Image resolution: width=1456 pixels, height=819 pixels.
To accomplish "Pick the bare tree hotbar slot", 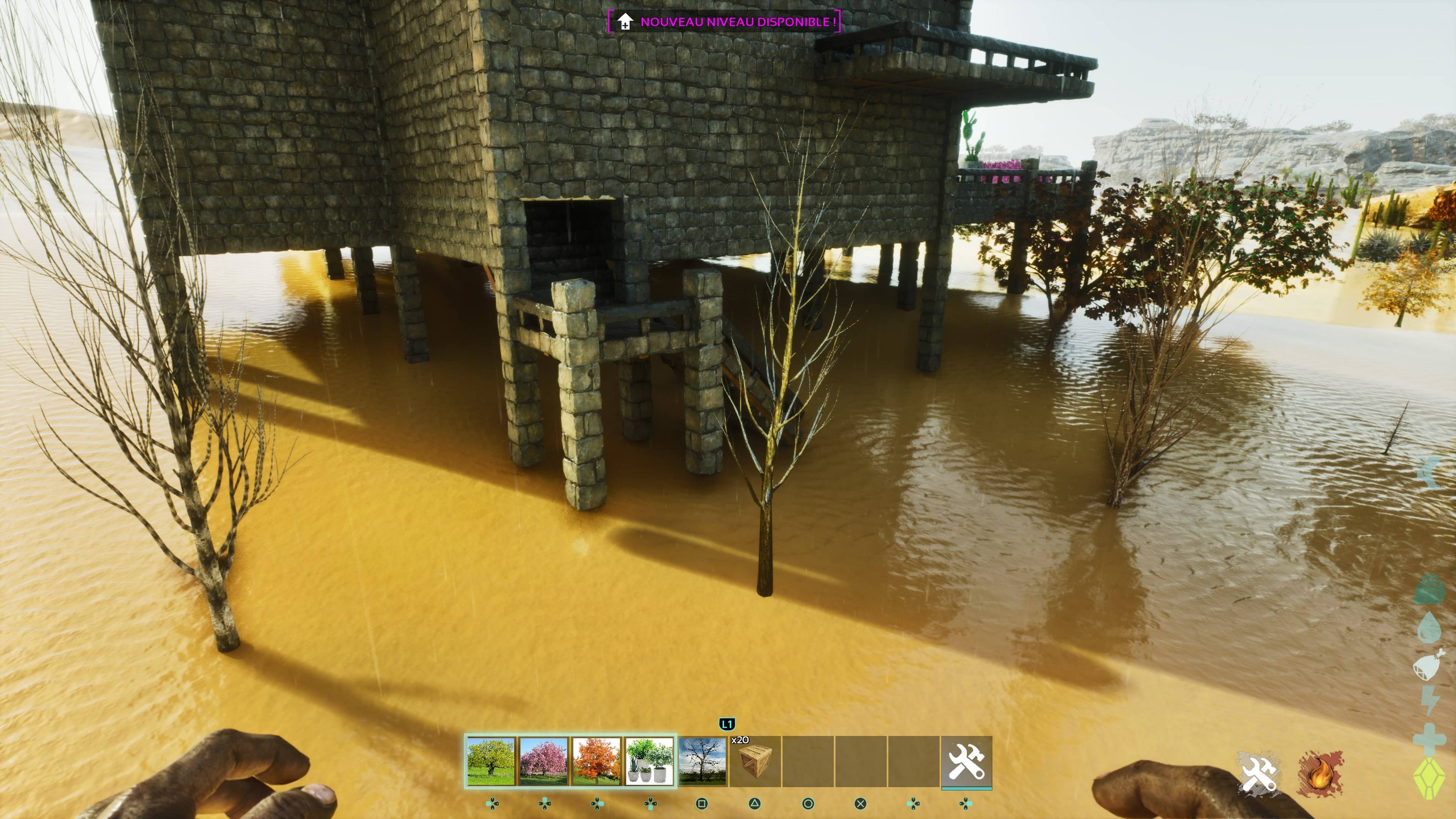I will [702, 761].
